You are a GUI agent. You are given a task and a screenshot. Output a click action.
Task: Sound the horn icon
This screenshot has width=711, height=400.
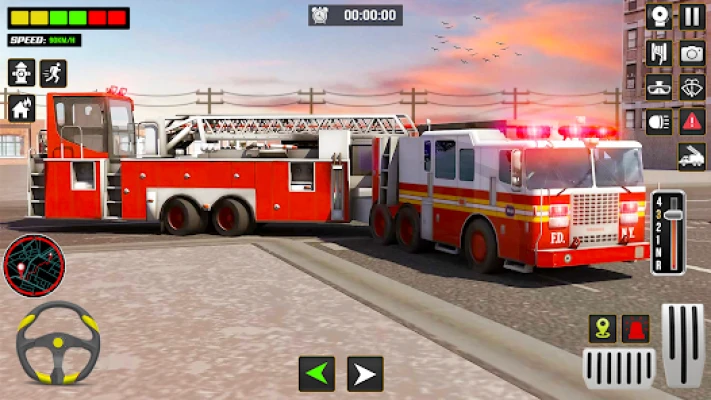(659, 16)
